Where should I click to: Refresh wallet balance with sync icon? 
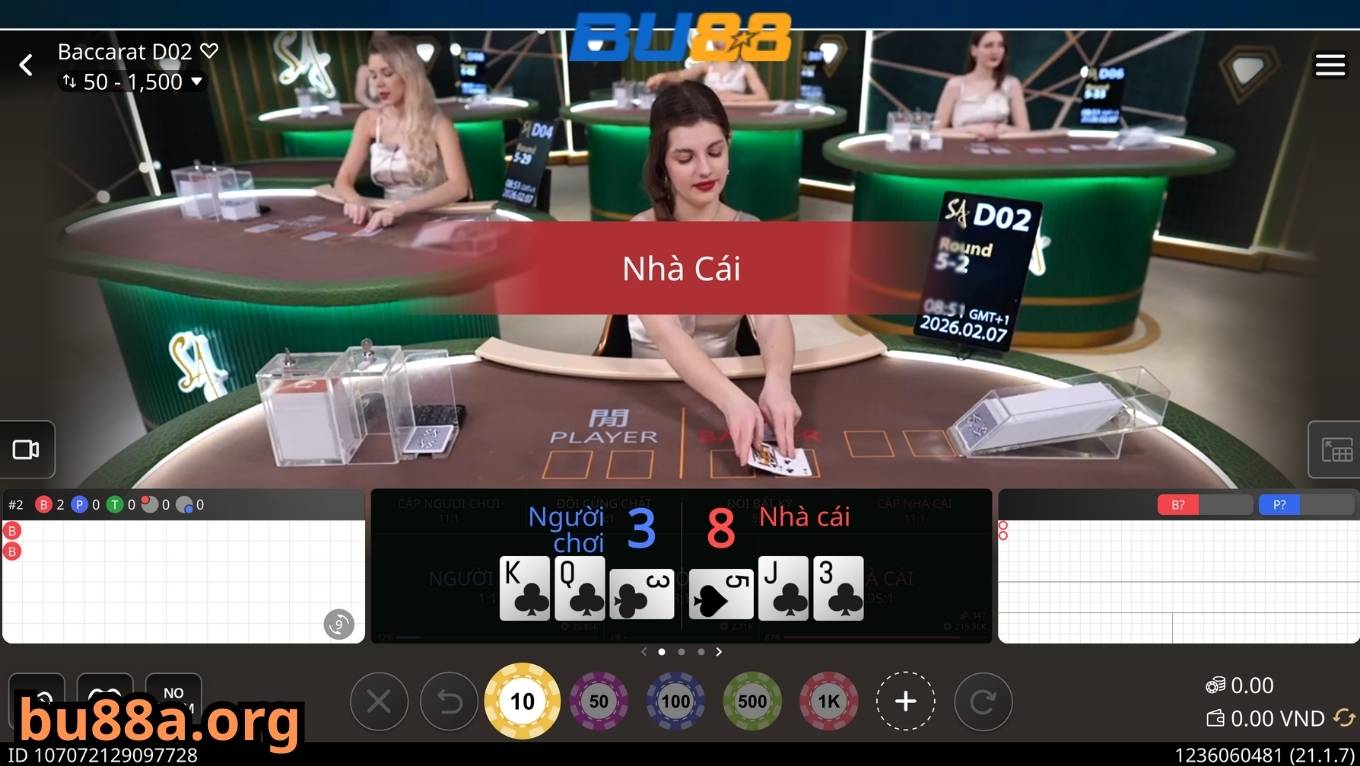coord(1343,718)
